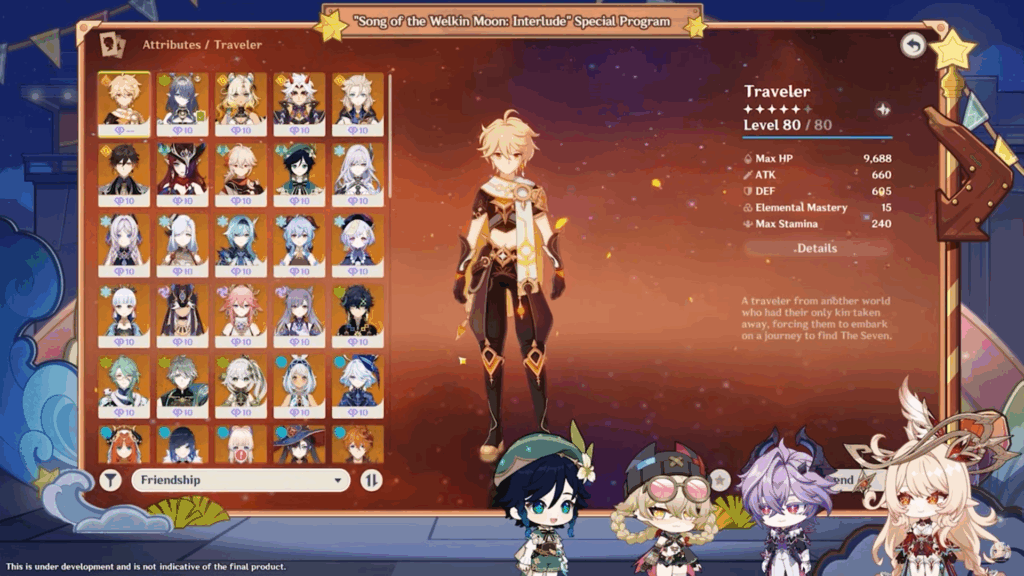Open the character filter funnel
The image size is (1024, 576).
(x=111, y=480)
